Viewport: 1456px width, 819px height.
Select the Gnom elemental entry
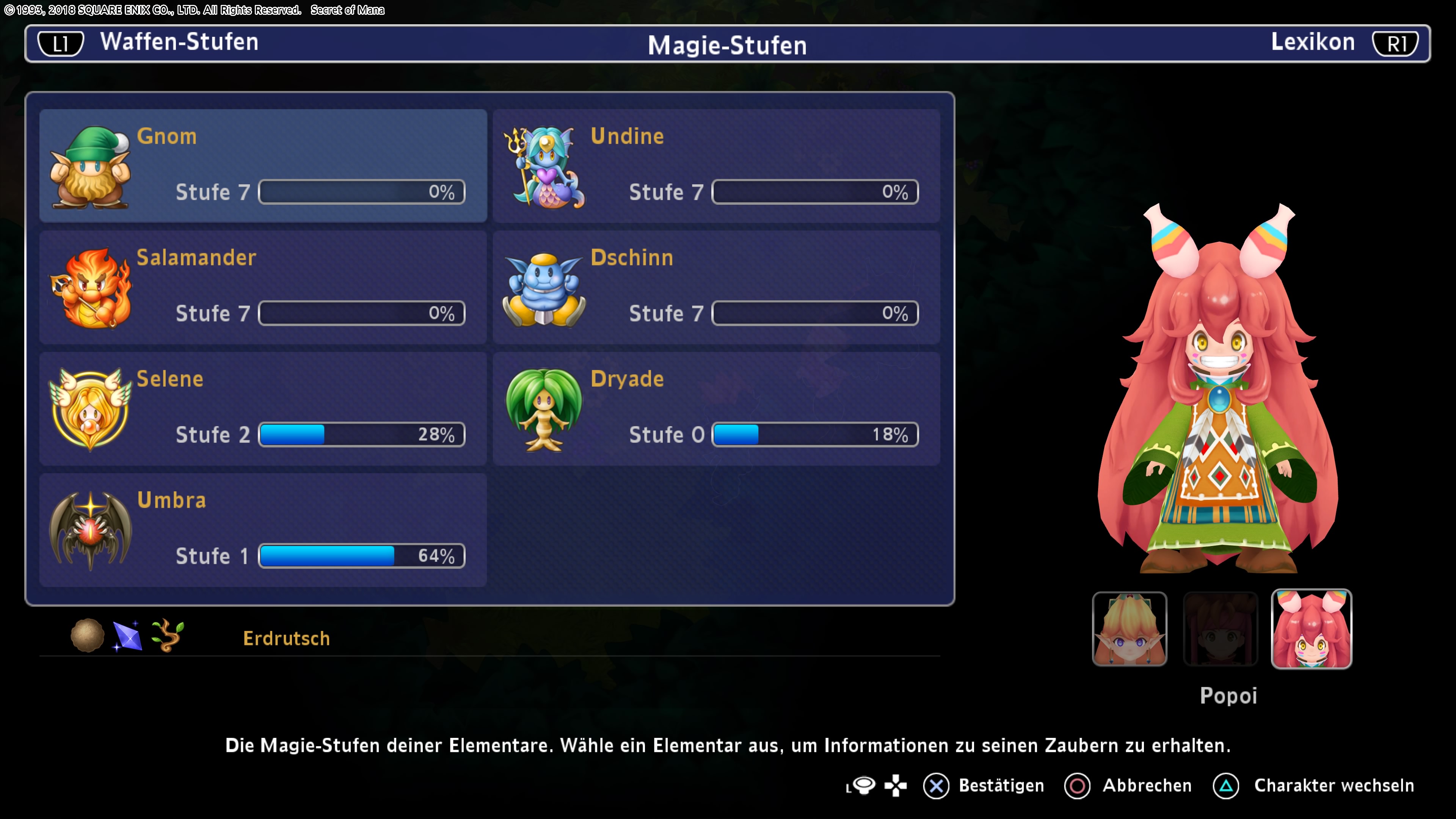coord(263,166)
